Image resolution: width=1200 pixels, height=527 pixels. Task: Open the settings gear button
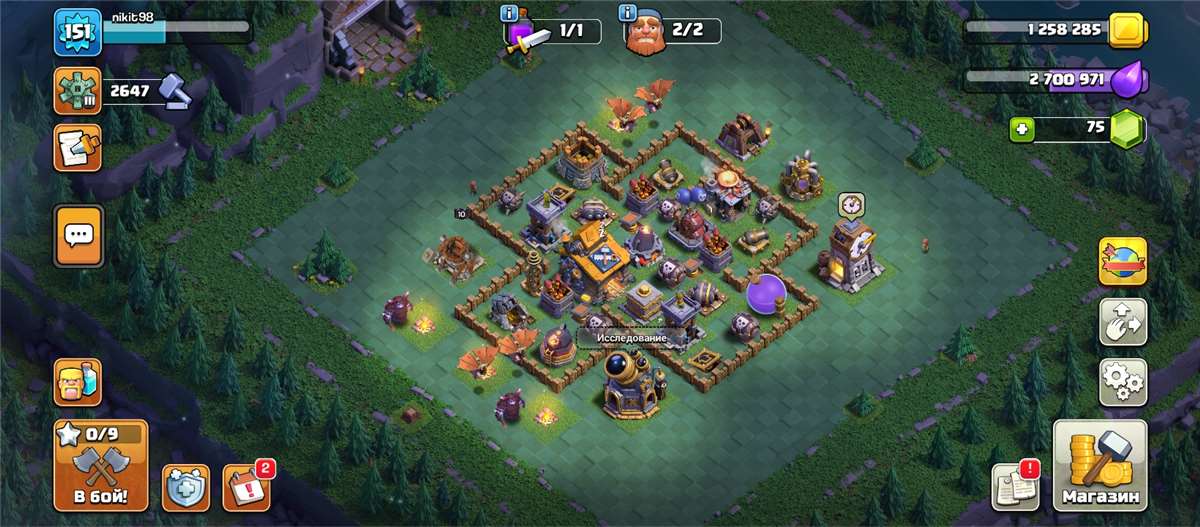click(1123, 381)
